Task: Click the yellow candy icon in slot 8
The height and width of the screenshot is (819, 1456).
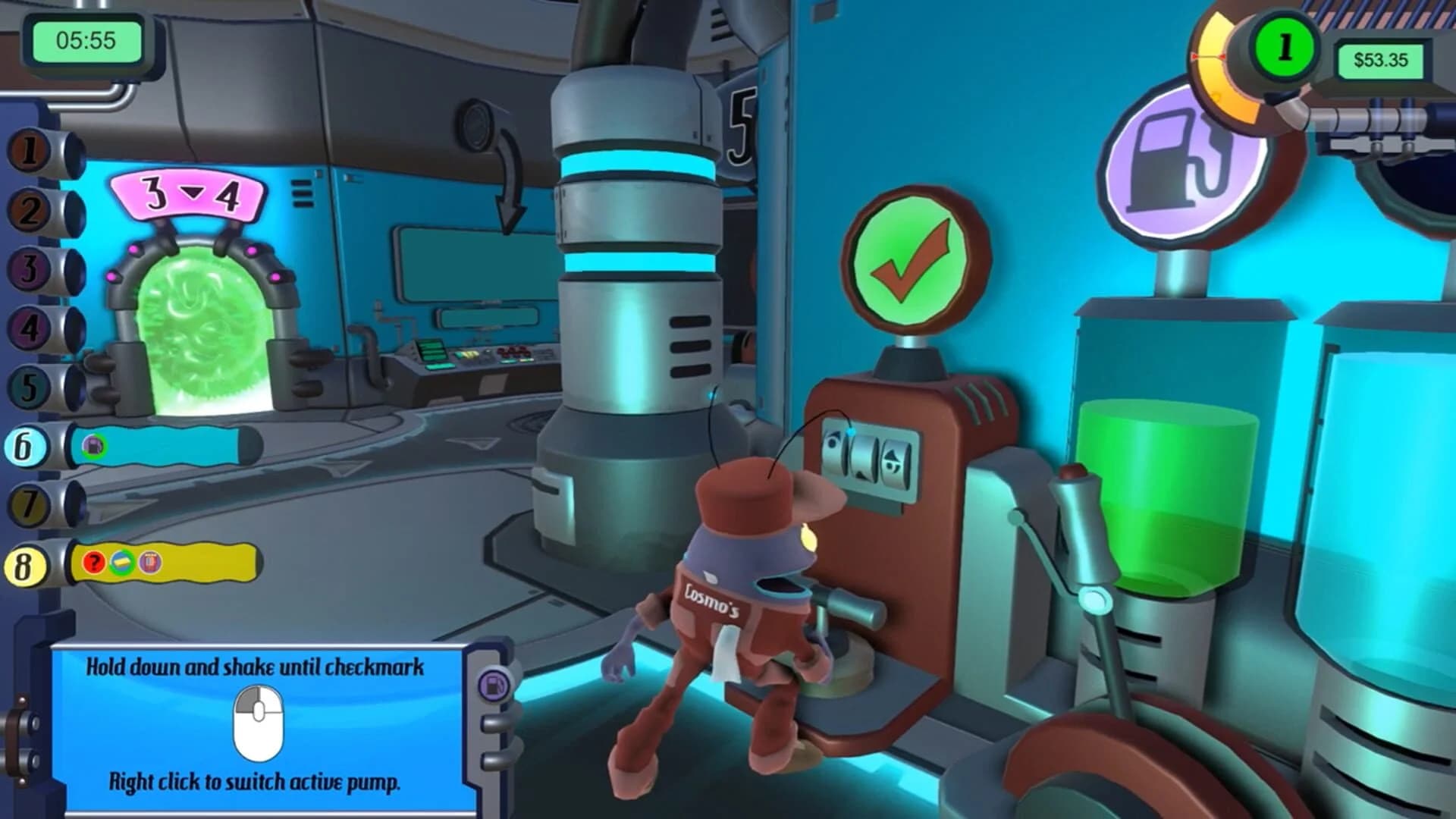Action: tap(121, 561)
